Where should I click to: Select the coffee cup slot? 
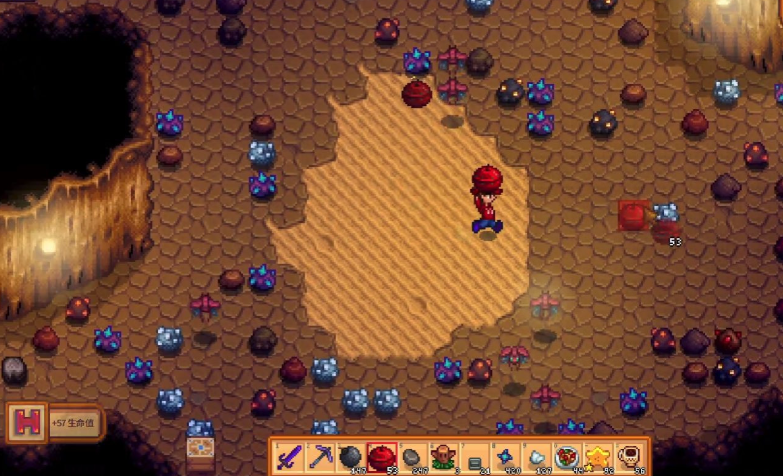tap(630, 458)
